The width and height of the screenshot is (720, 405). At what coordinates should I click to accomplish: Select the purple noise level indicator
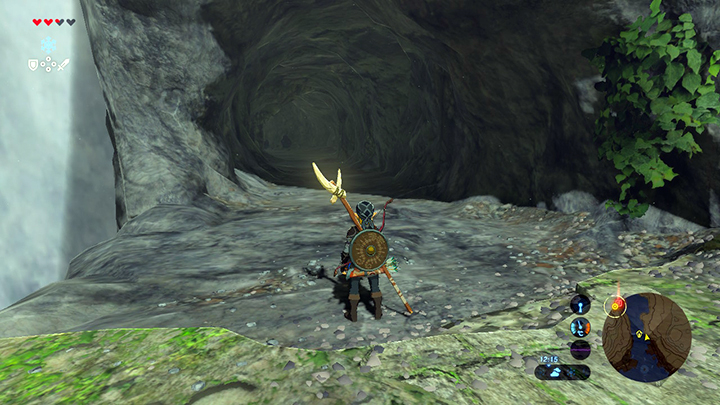[x=580, y=349]
